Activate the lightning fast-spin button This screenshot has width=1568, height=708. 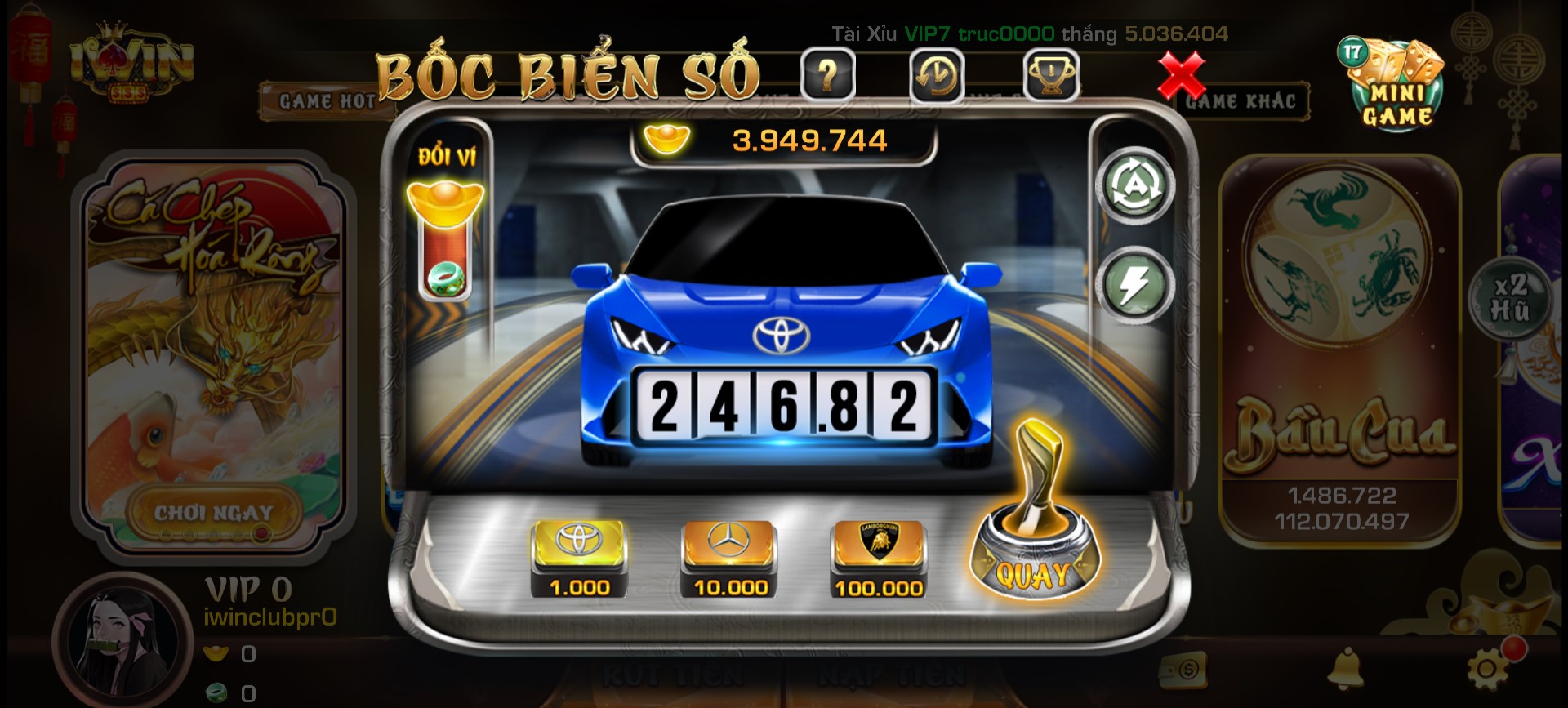[1134, 284]
